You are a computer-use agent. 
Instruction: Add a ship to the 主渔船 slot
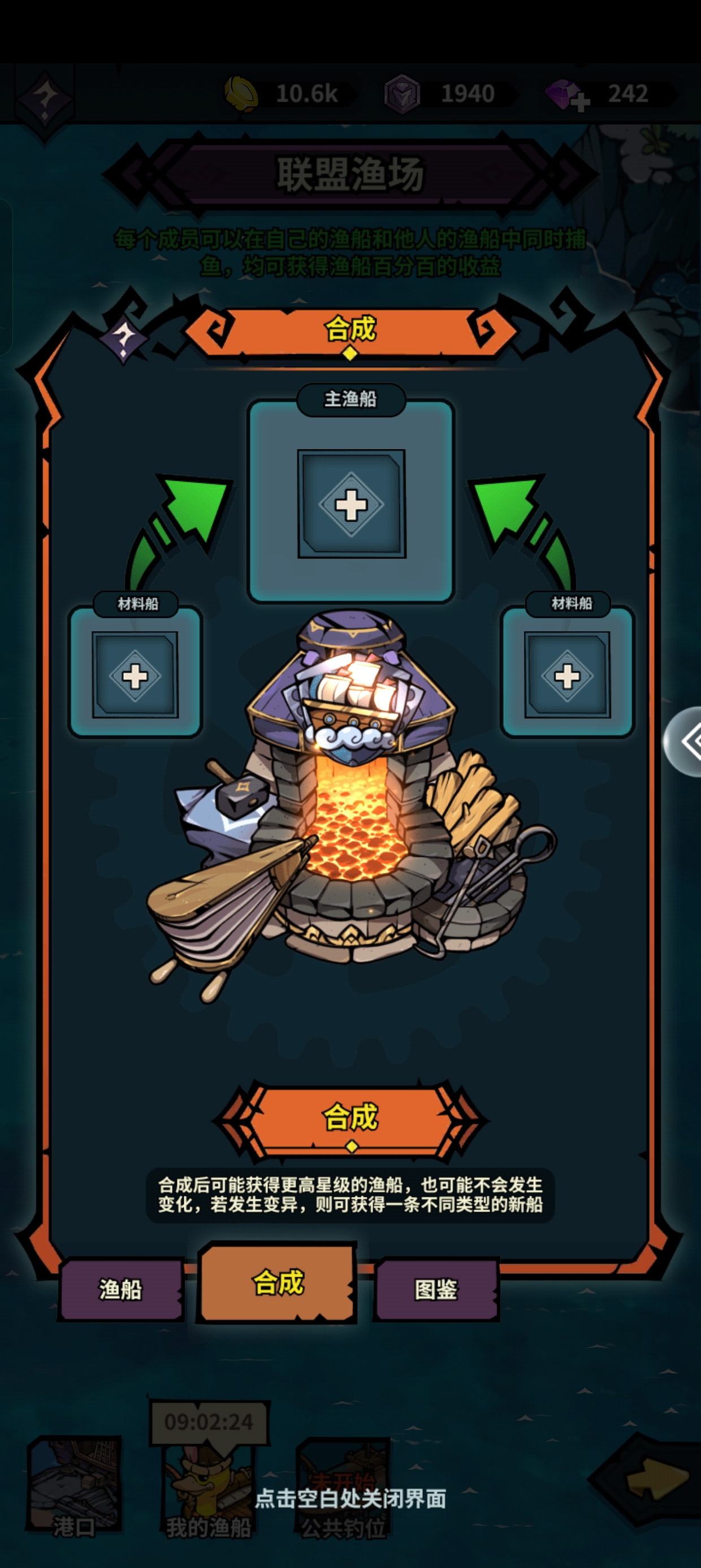[351, 504]
